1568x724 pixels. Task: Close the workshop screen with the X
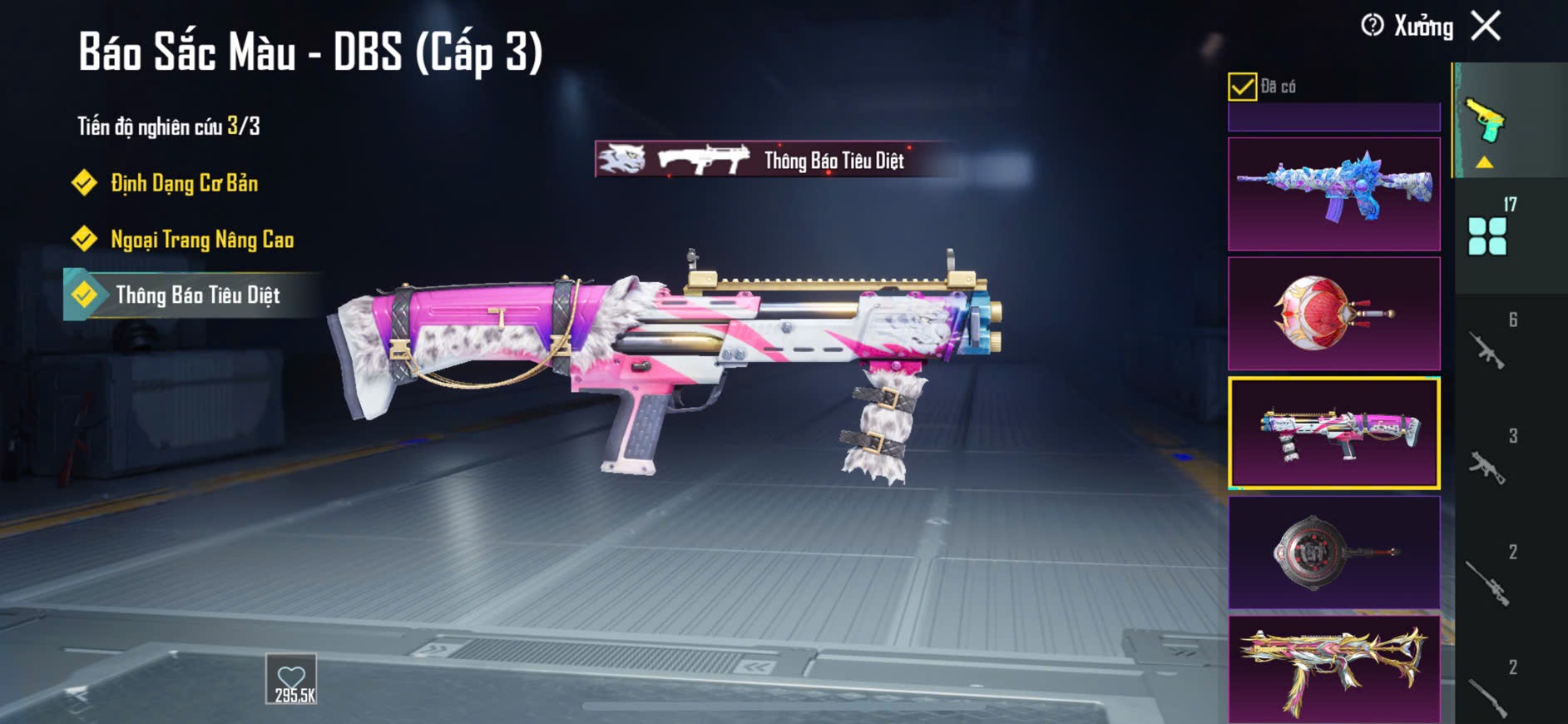(x=1486, y=26)
